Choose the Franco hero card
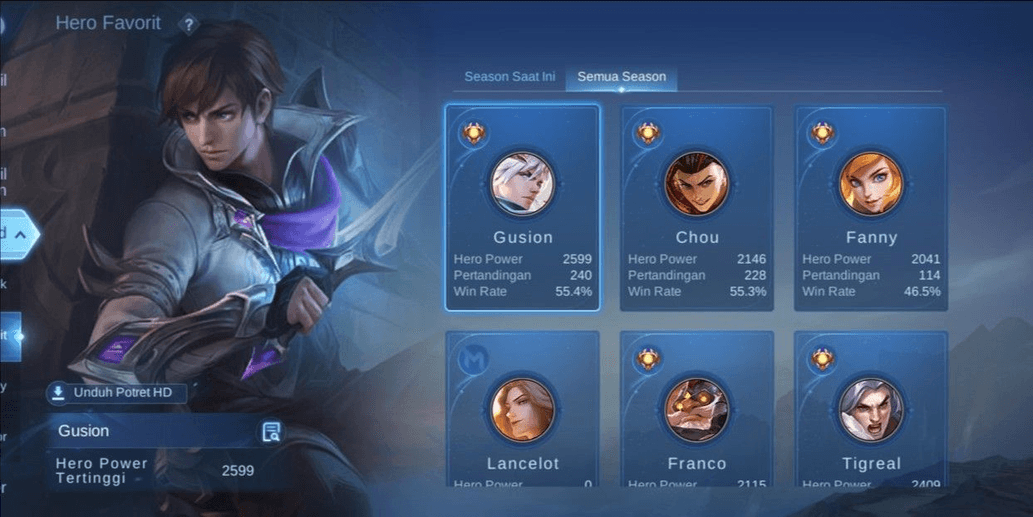 (697, 410)
